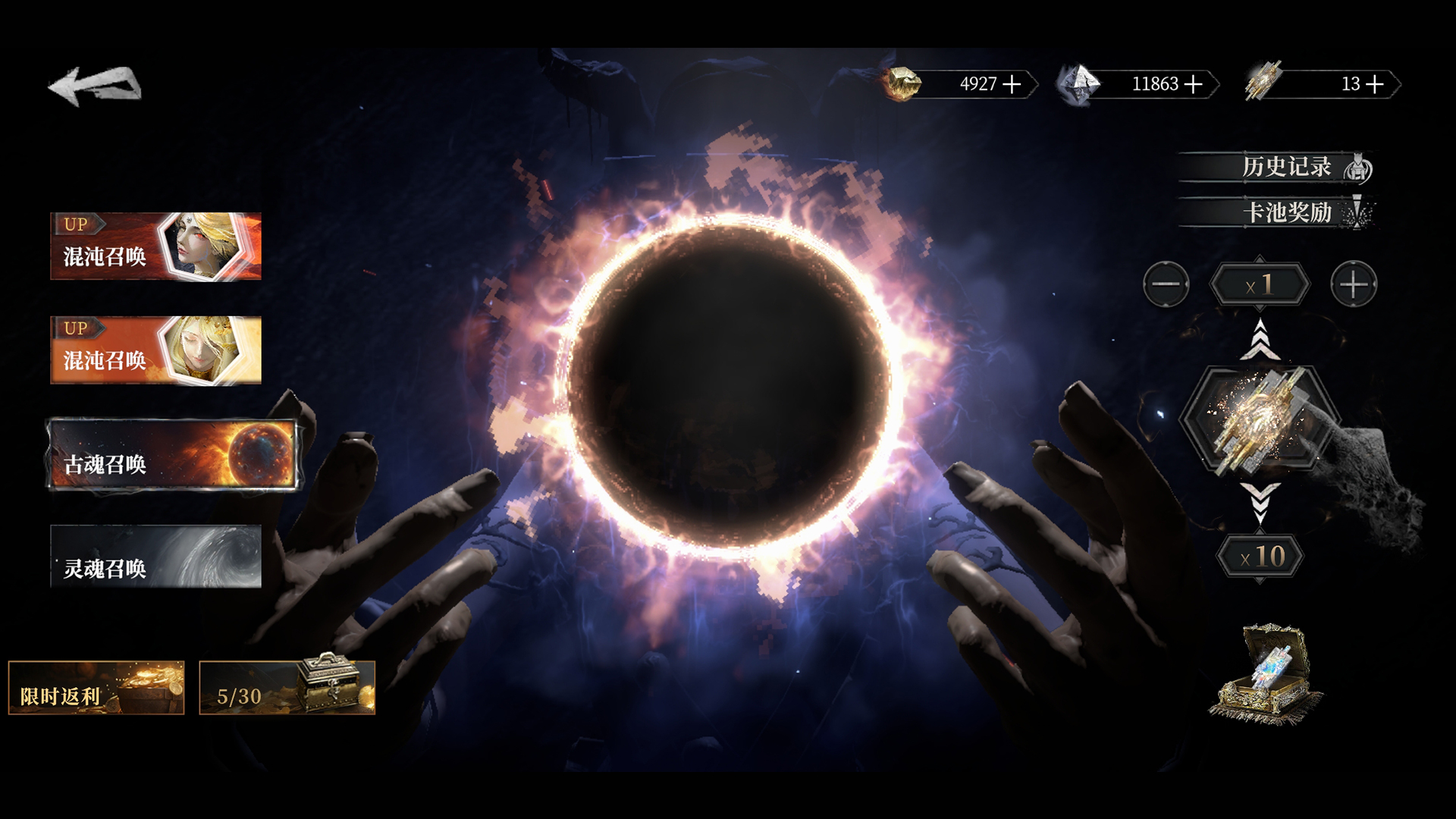Click the glowing summon scroll hexagon
Screen dimensions: 1456x819
click(x=1260, y=419)
